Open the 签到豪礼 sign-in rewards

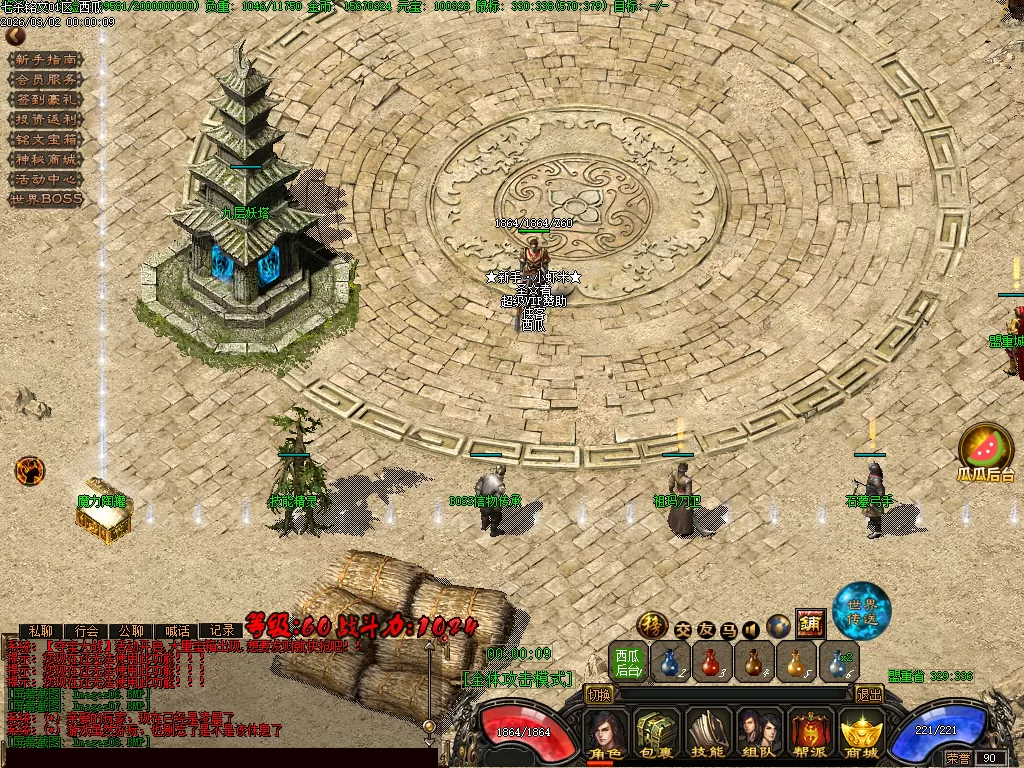pyautogui.click(x=45, y=99)
